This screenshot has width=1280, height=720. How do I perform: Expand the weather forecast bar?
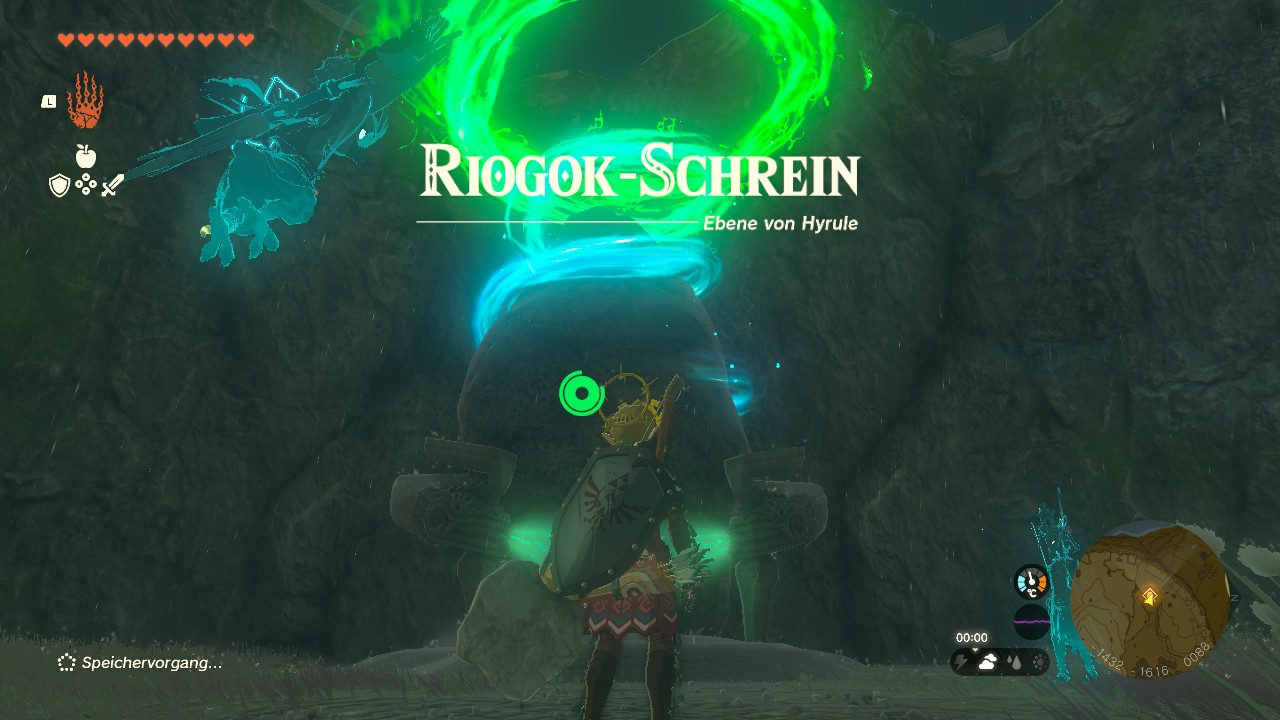pos(1000,662)
